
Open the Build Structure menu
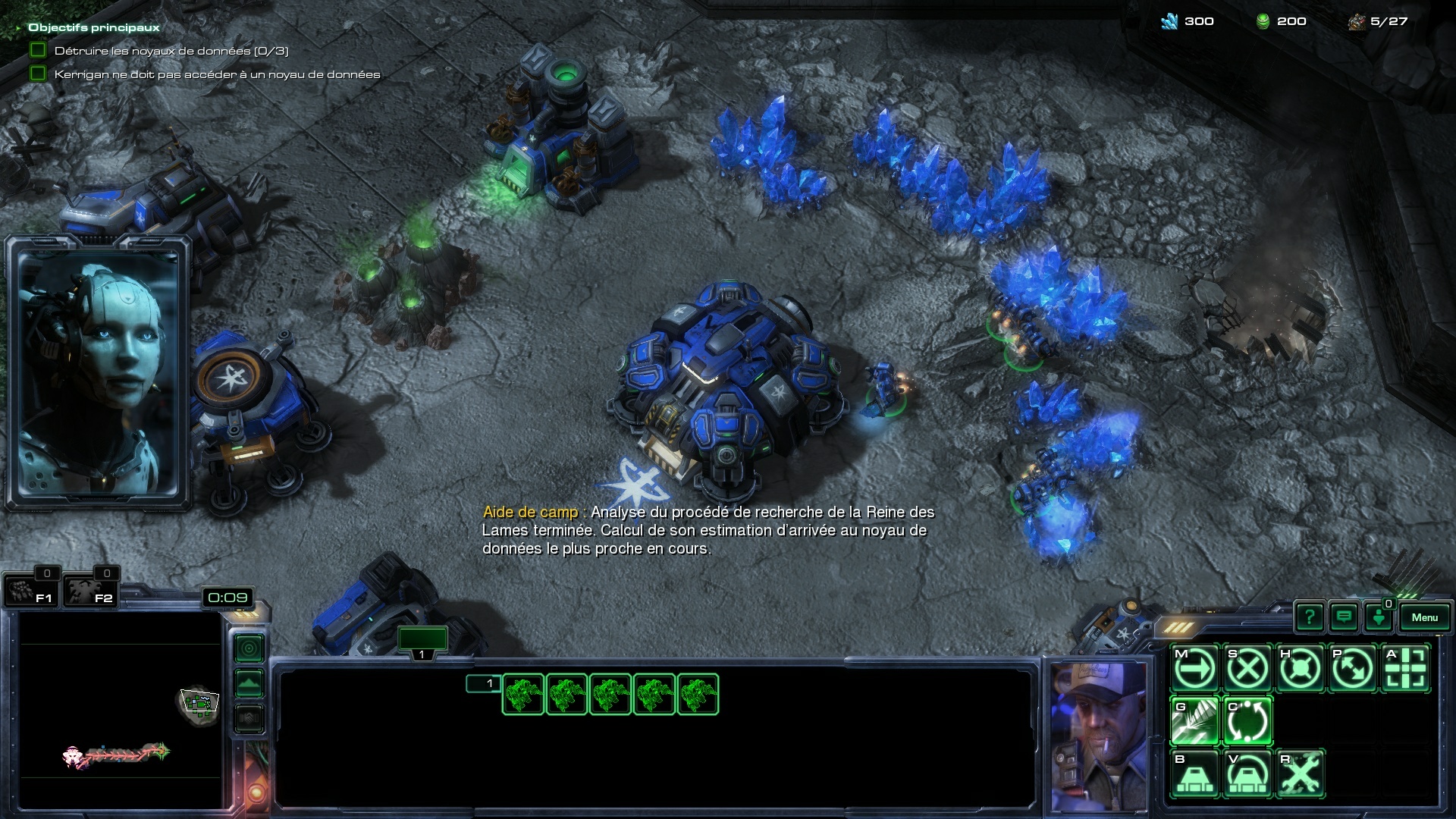click(1194, 773)
